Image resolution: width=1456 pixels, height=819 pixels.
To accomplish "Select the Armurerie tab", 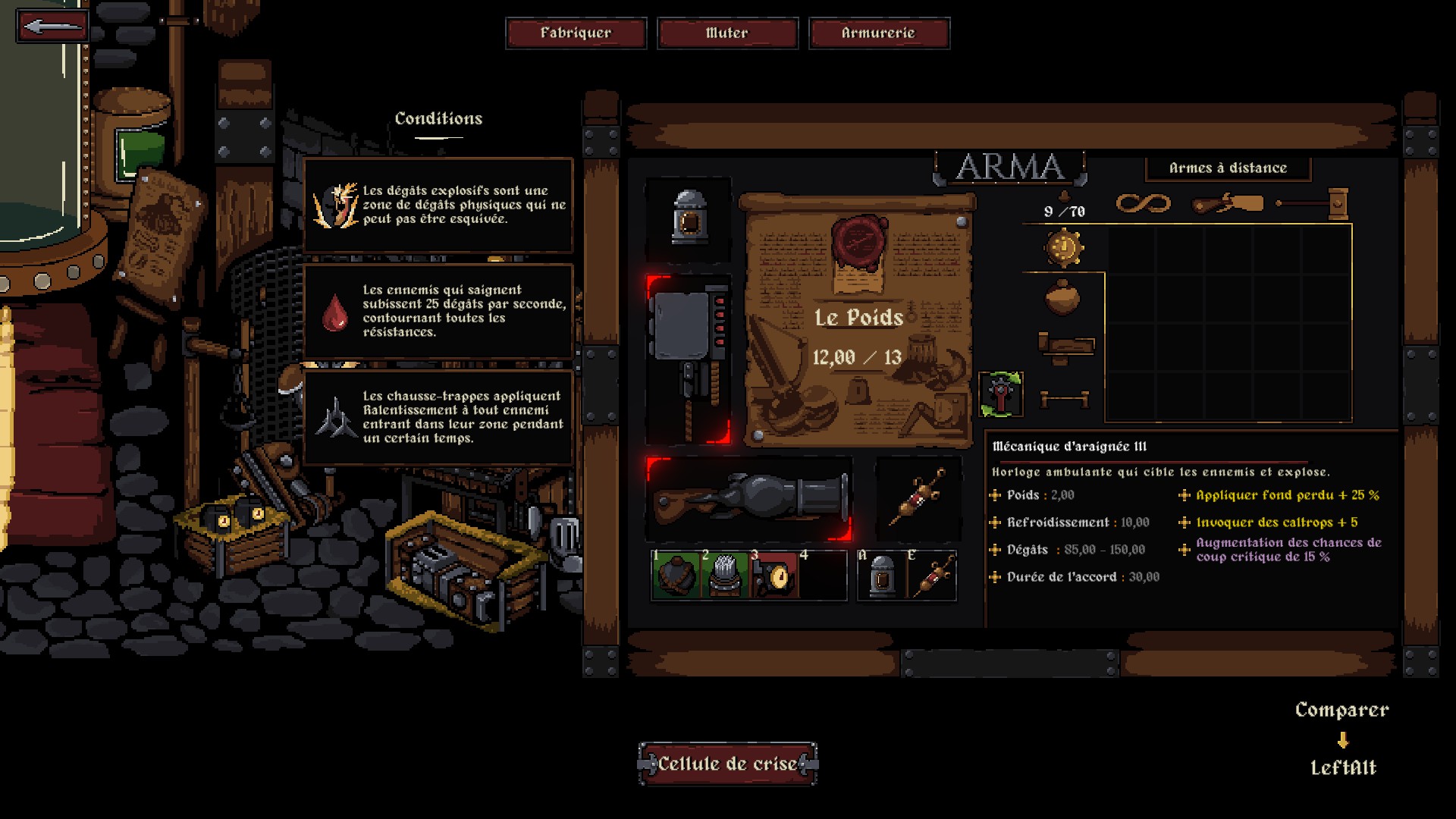I will (878, 33).
